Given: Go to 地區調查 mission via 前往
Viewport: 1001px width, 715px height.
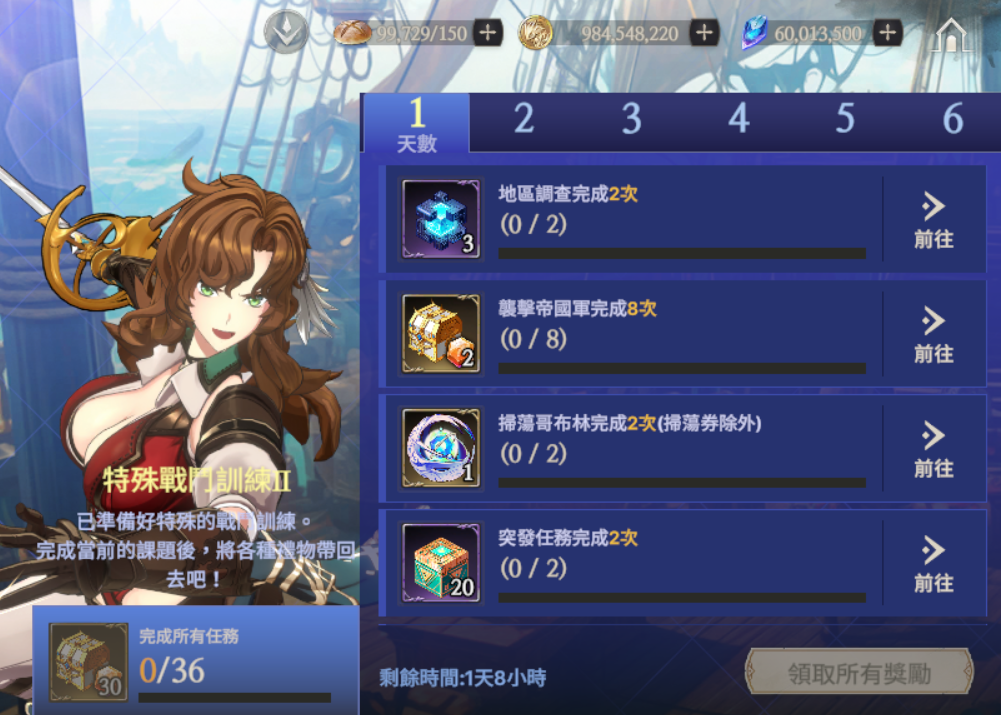Looking at the screenshot, I should (x=933, y=220).
